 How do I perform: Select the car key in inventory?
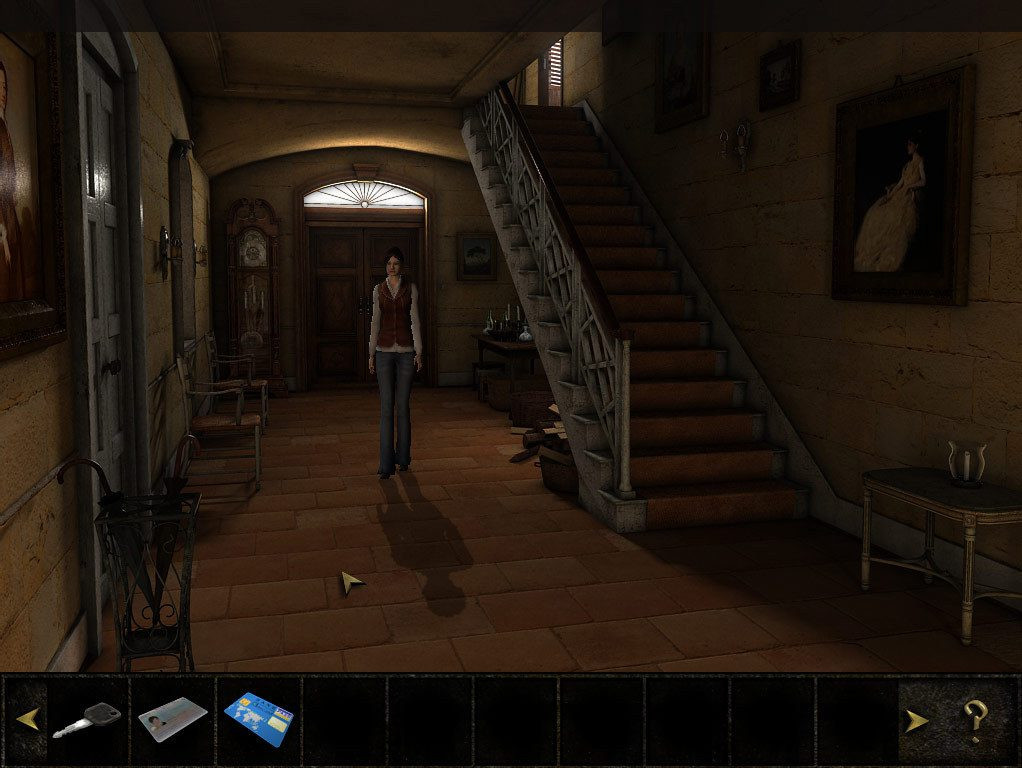coord(87,719)
